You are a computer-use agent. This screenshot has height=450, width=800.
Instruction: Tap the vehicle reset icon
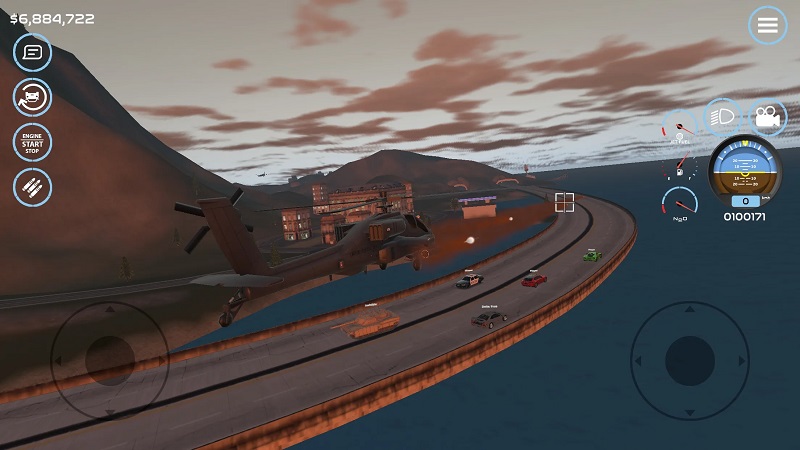[33, 97]
